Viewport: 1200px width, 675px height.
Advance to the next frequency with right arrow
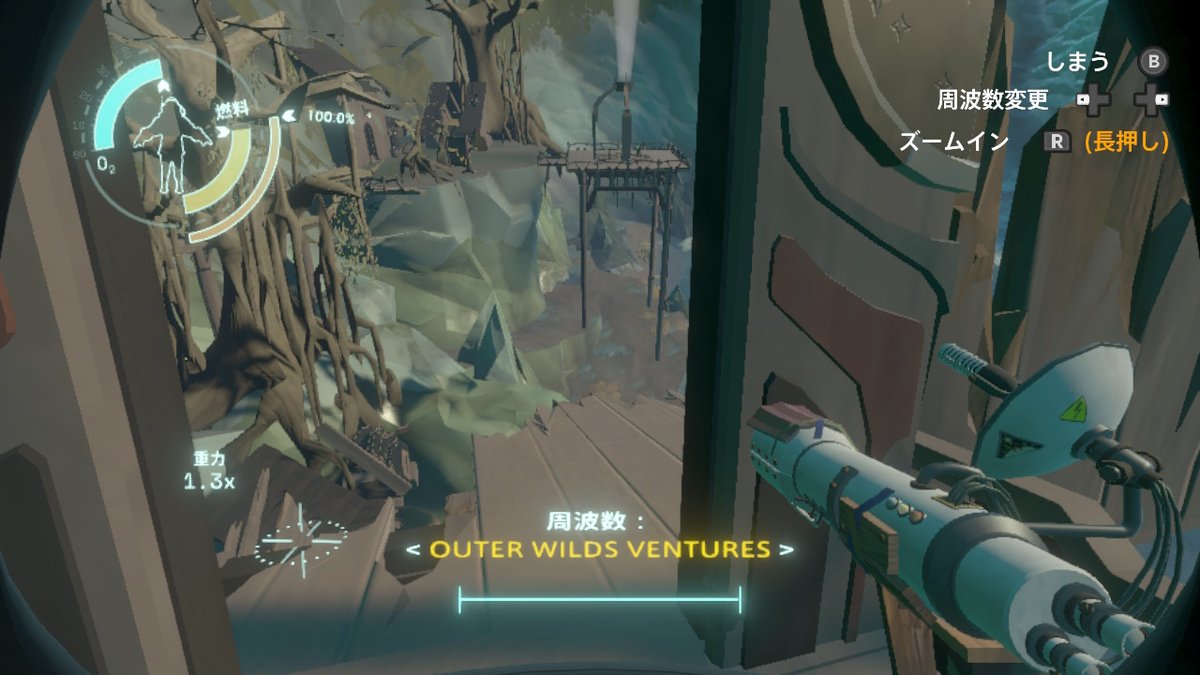[787, 549]
